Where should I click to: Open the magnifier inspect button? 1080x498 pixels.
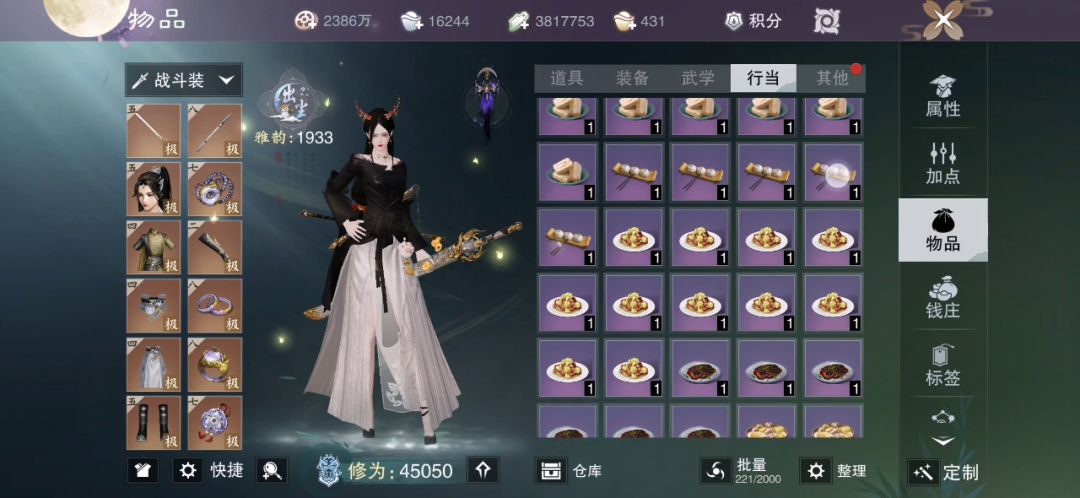(271, 470)
